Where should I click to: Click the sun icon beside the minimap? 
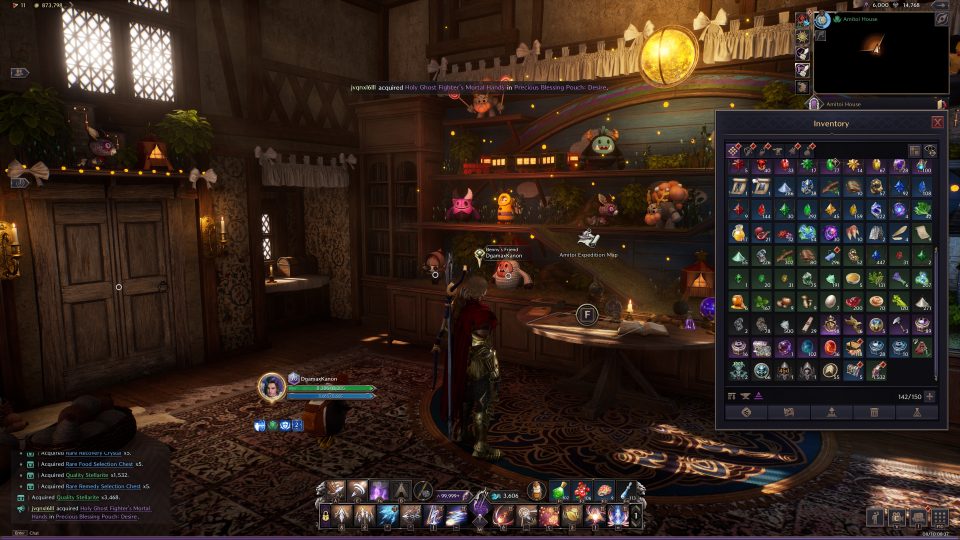[802, 36]
